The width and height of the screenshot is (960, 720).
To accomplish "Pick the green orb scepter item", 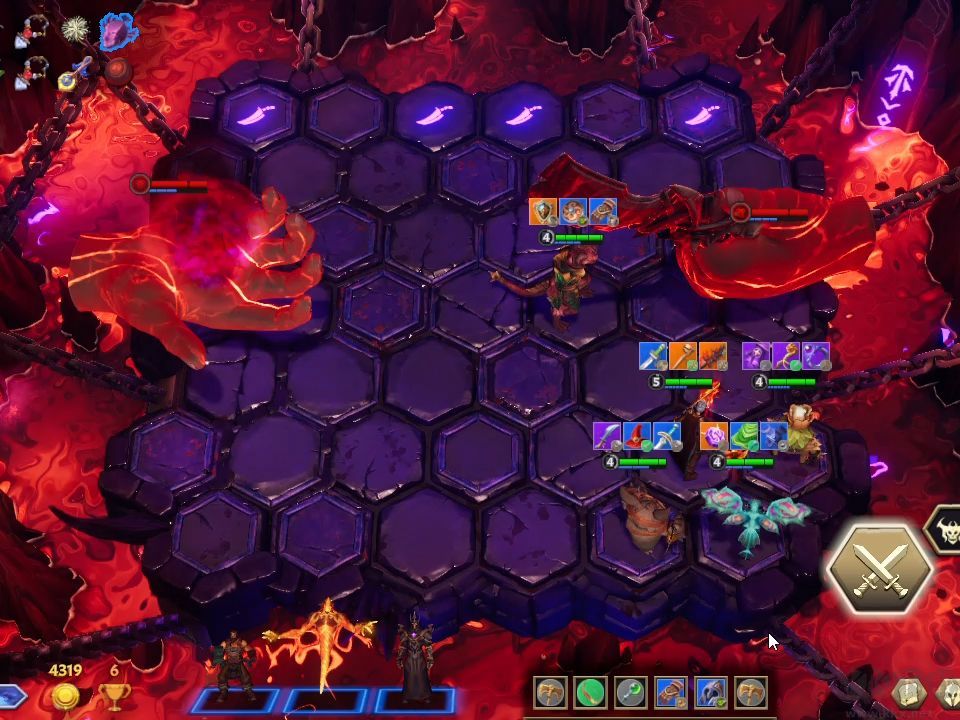I will [x=631, y=692].
